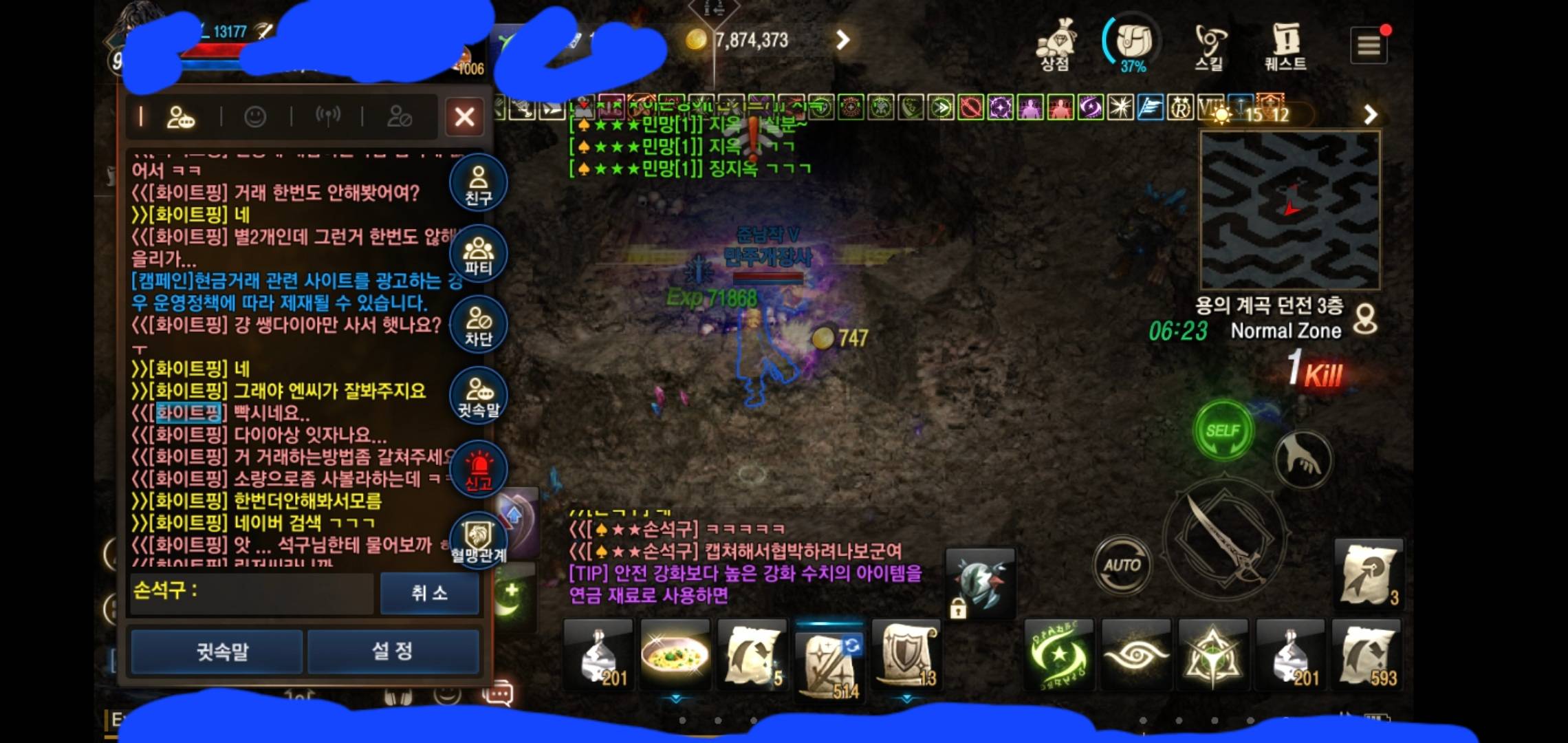Open the 차단 block list
This screenshot has width=1568, height=743.
pyautogui.click(x=478, y=325)
